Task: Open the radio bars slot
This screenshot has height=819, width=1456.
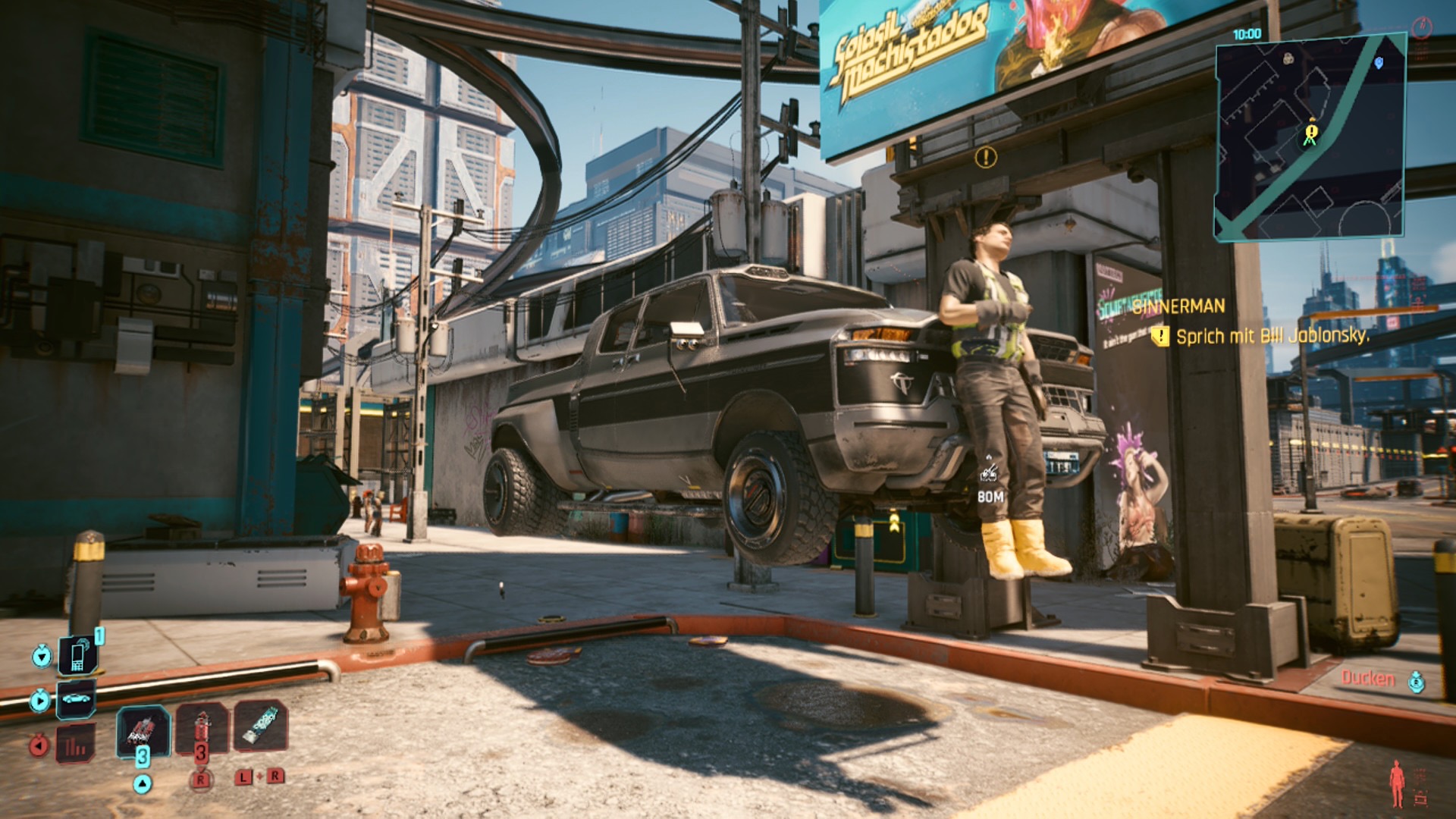Action: [76, 745]
